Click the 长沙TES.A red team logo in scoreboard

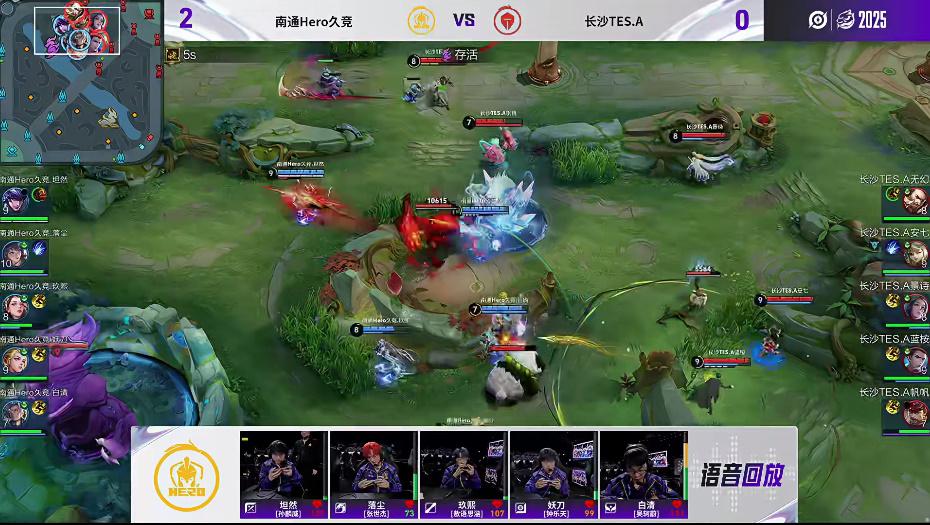(507, 20)
